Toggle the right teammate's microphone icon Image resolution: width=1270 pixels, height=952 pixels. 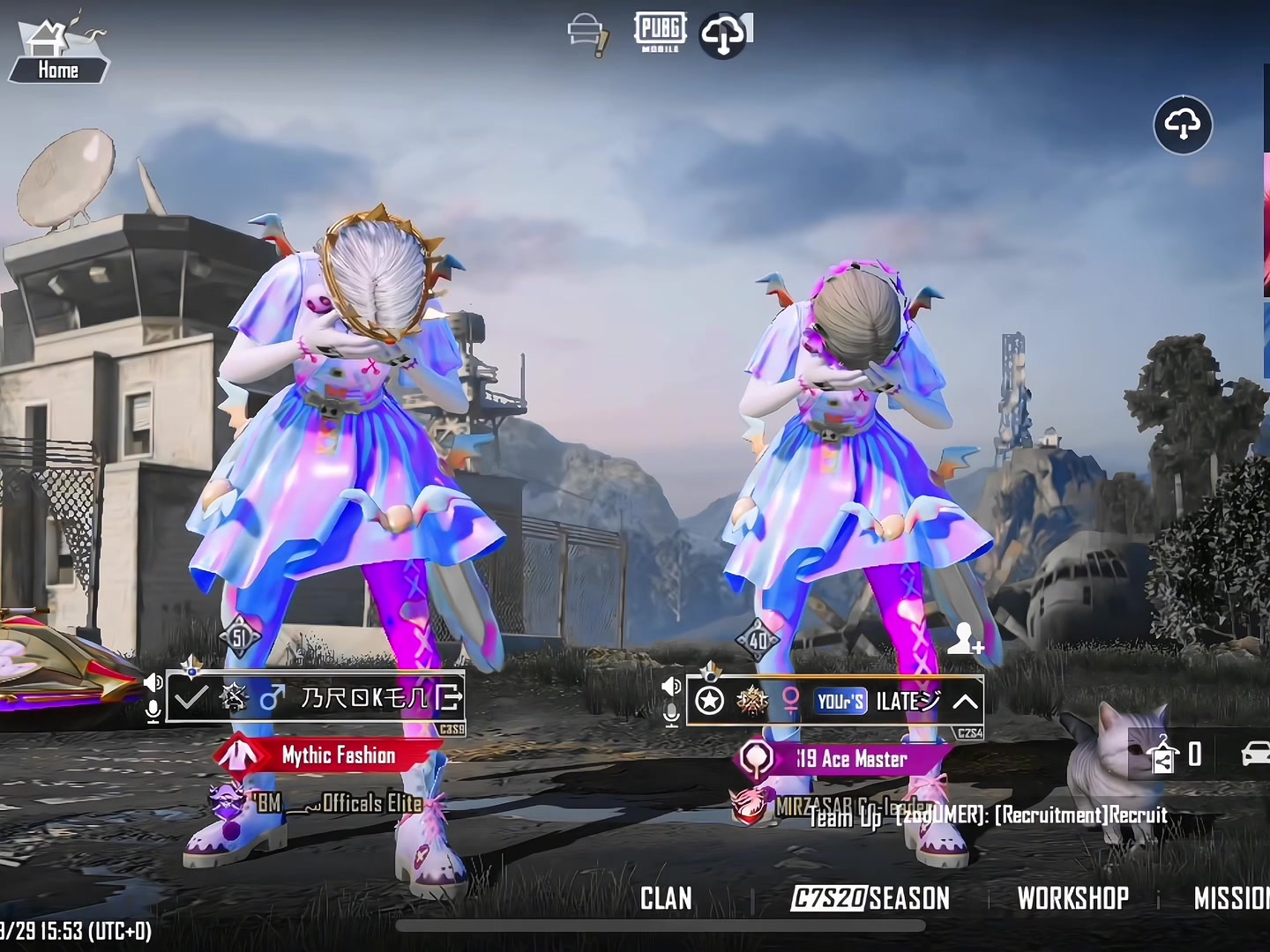pyautogui.click(x=671, y=715)
